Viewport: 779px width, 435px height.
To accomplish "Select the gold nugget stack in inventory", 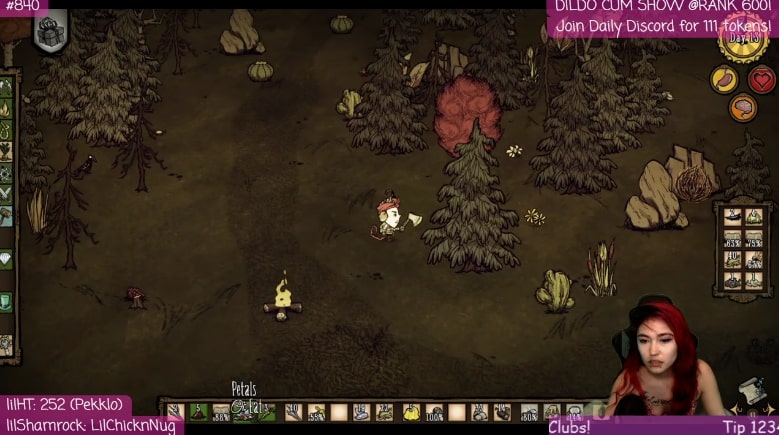I will (x=411, y=410).
